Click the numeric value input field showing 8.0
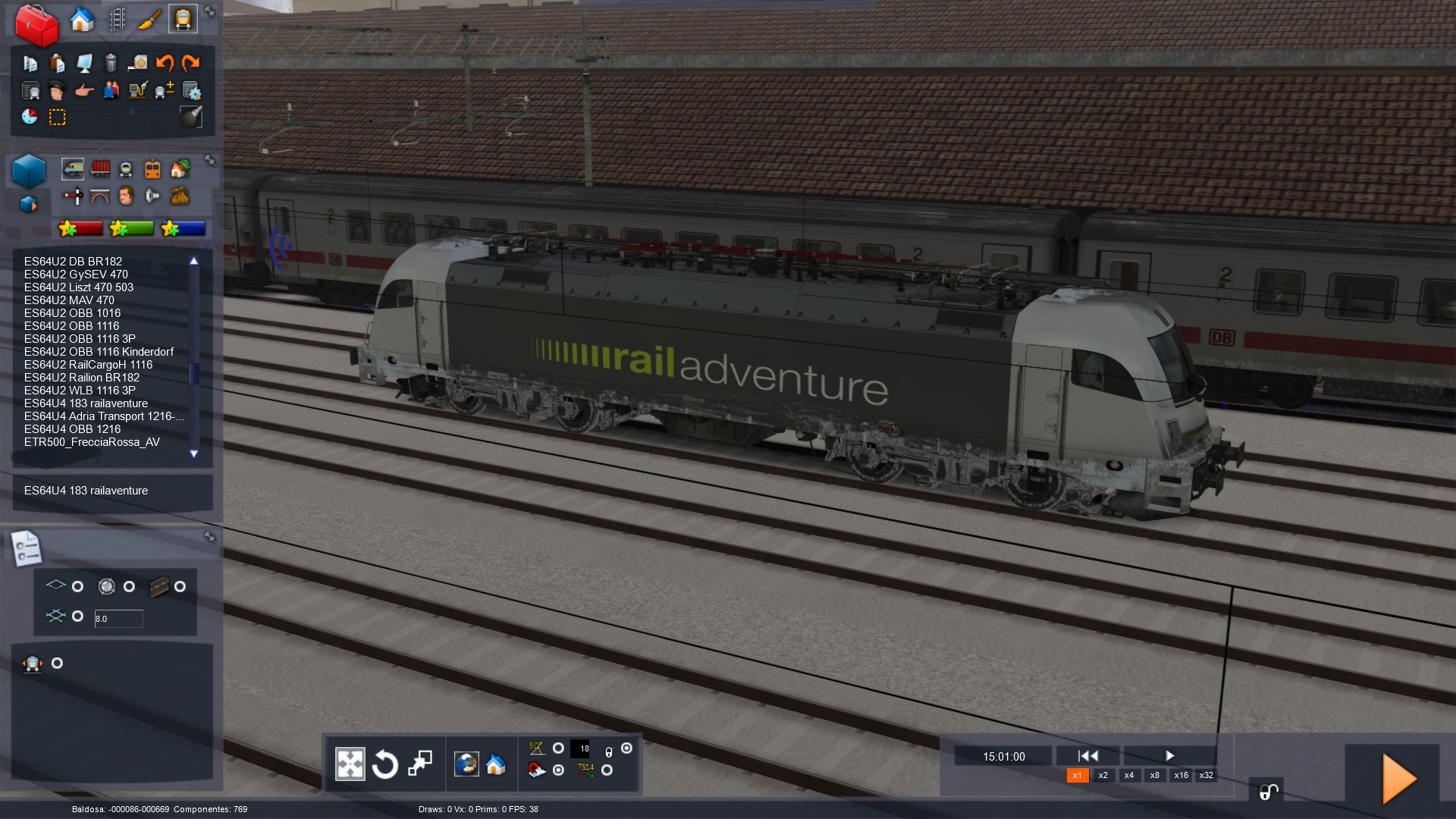Viewport: 1456px width, 819px height. [x=118, y=619]
